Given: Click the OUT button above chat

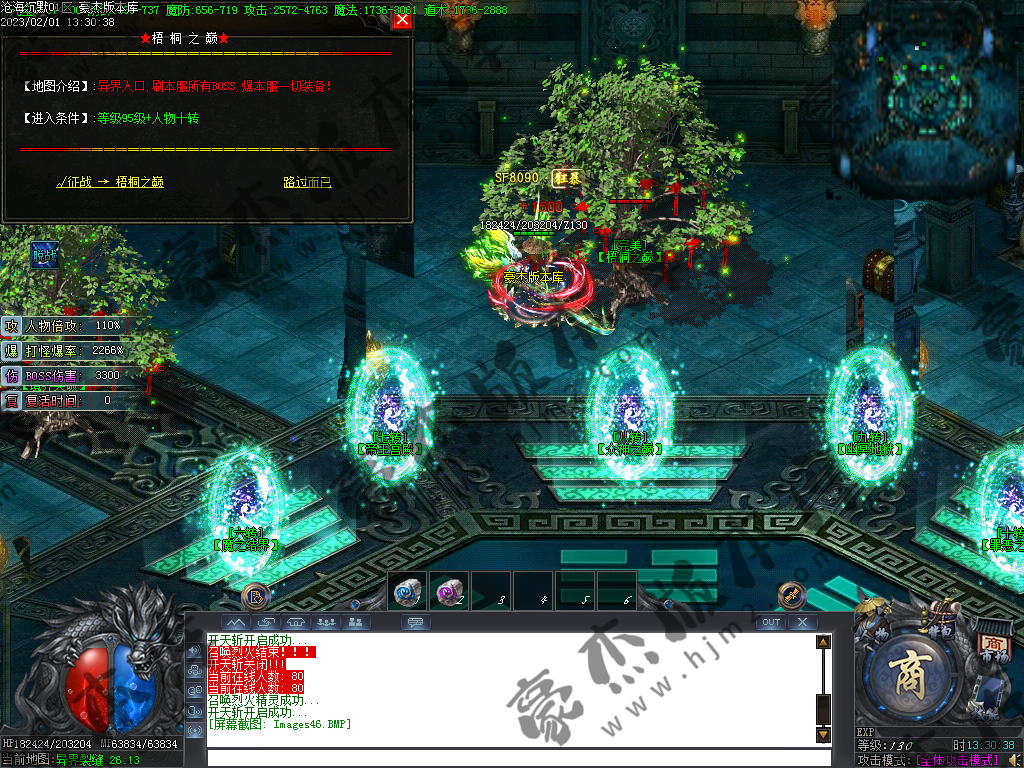Looking at the screenshot, I should pyautogui.click(x=770, y=622).
